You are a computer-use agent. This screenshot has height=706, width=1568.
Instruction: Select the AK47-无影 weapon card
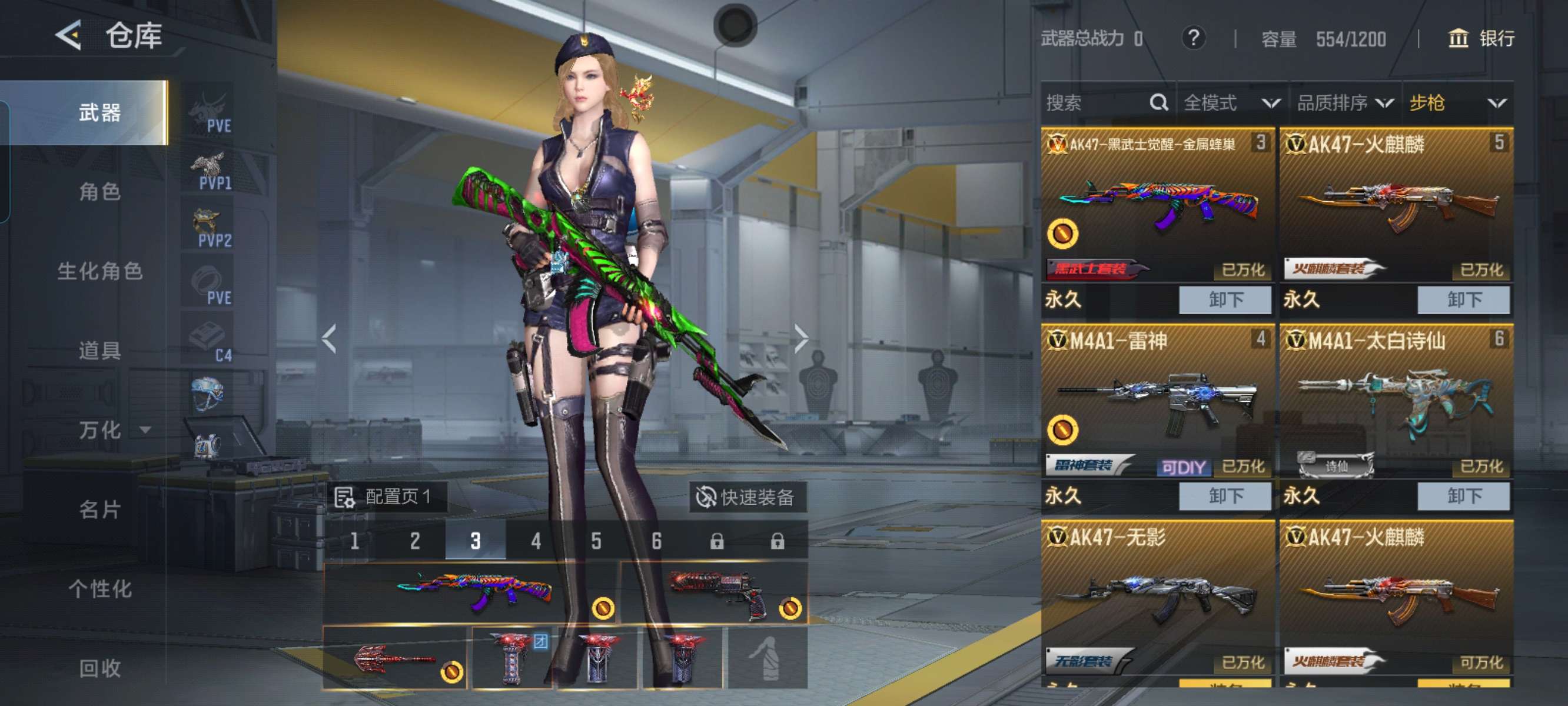[1157, 597]
